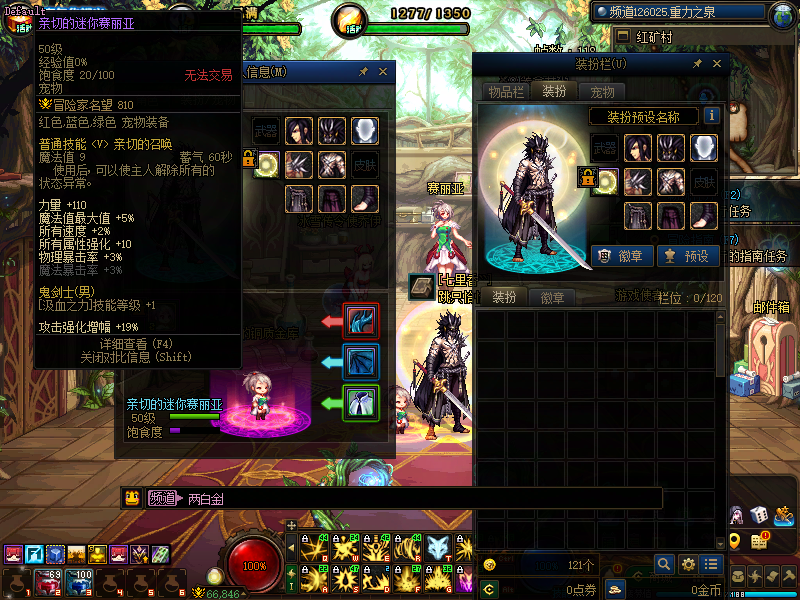The image size is (800, 600).
Task: Open the yellow emoji face button in chat
Action: (x=133, y=498)
